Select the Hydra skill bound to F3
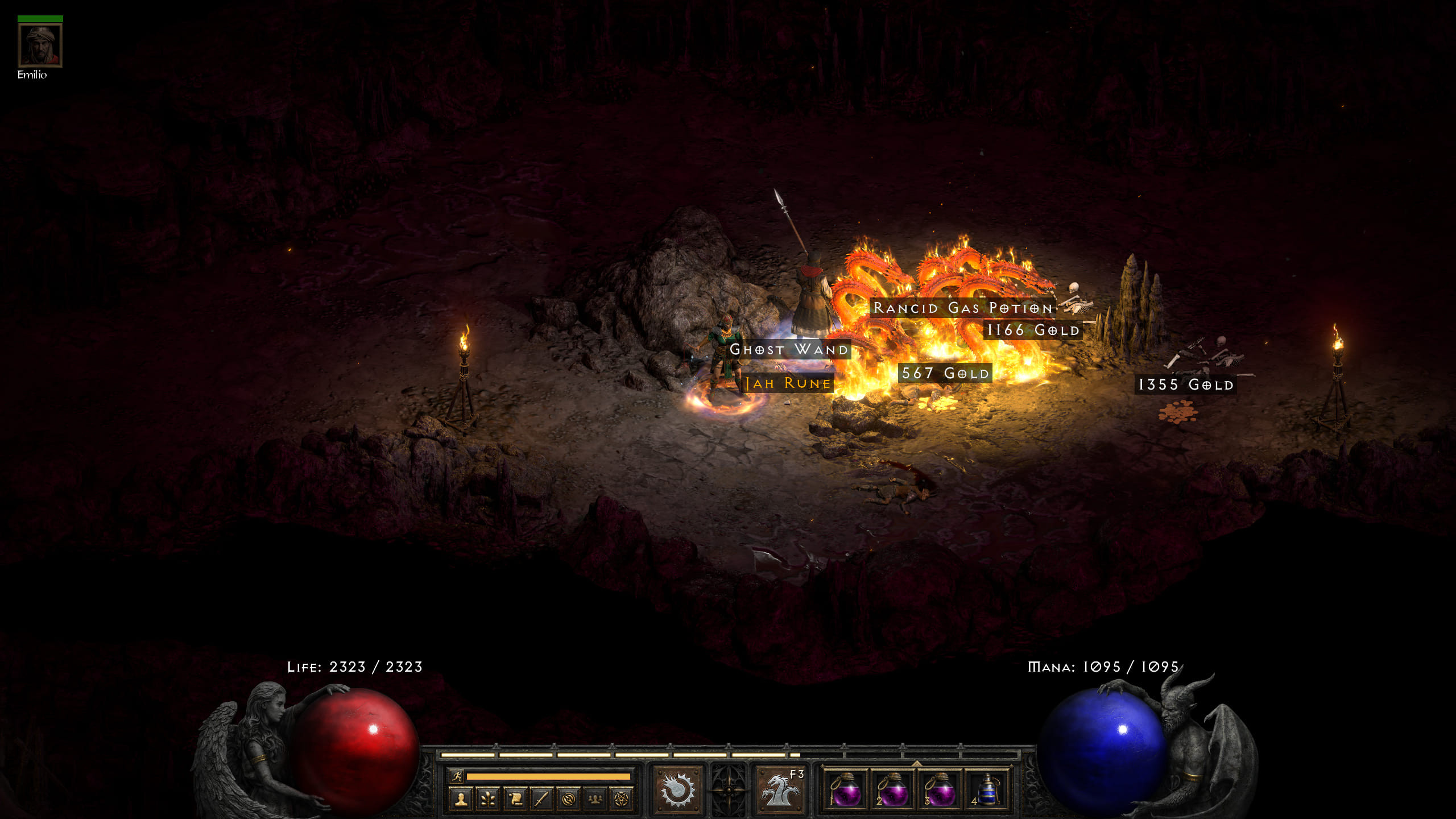 780,791
